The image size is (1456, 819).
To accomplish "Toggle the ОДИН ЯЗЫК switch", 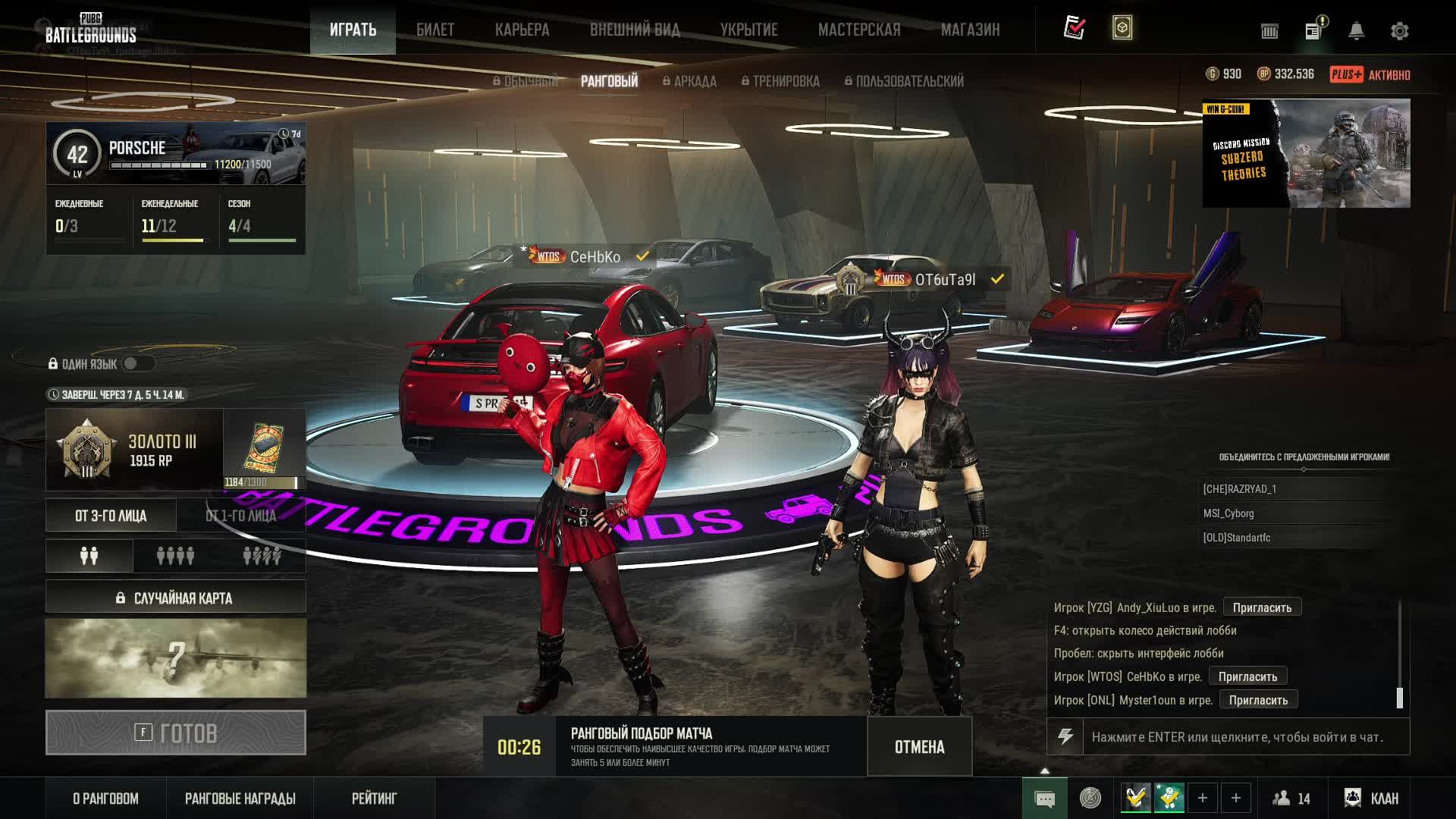I will click(x=137, y=364).
